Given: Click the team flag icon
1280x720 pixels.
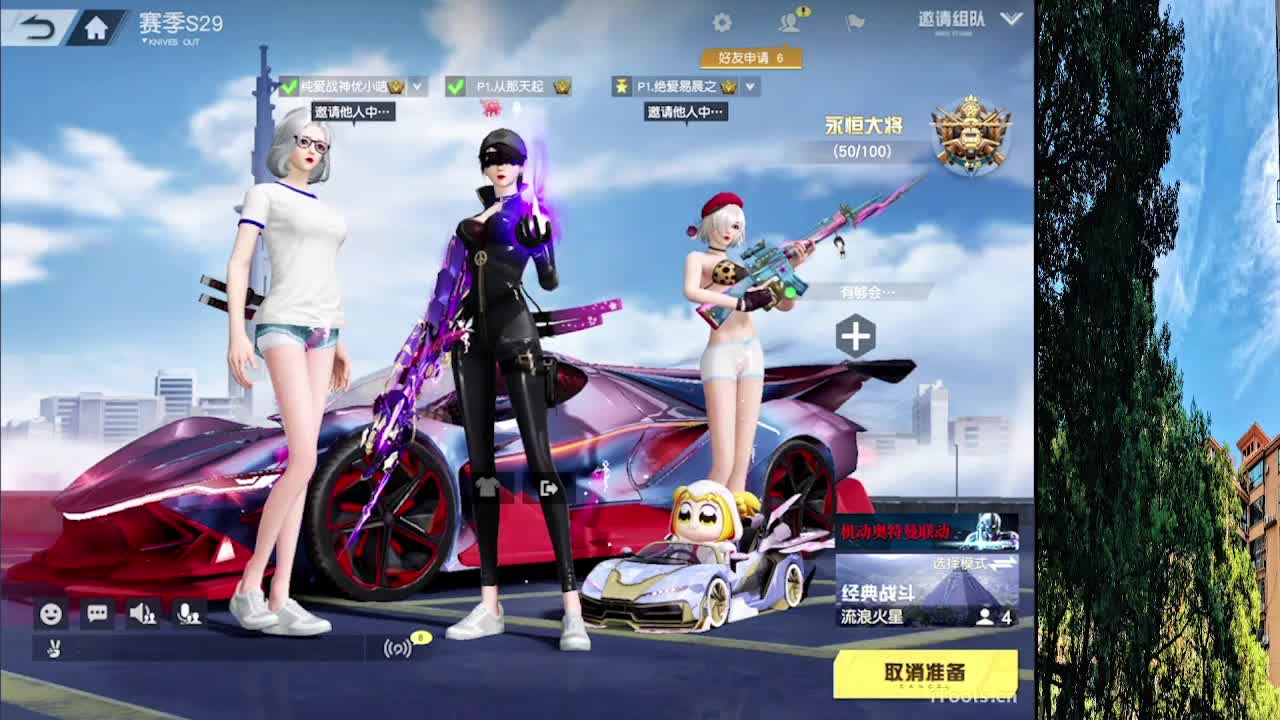Looking at the screenshot, I should [853, 22].
